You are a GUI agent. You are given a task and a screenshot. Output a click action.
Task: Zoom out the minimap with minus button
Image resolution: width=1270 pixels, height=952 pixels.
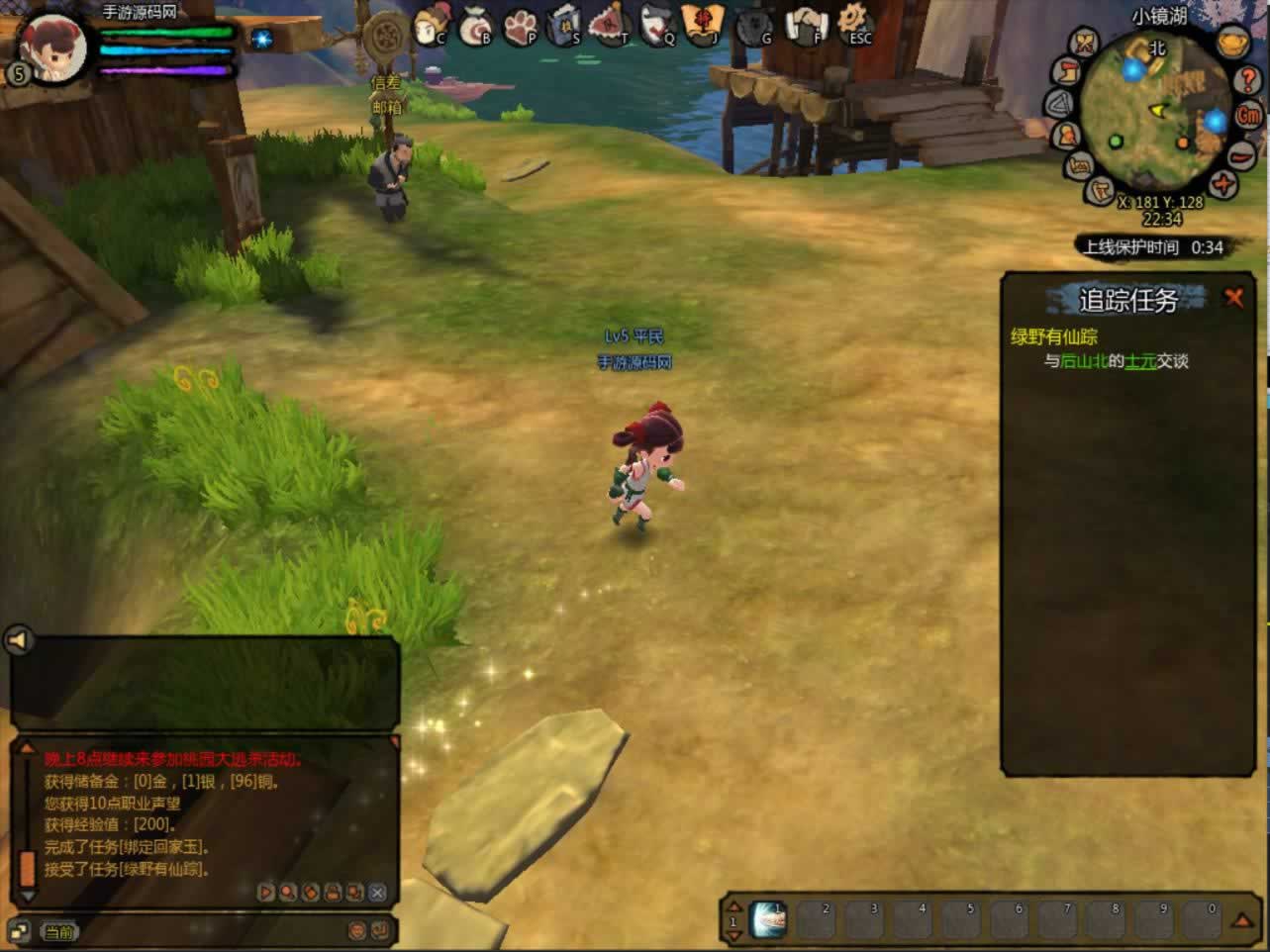(1241, 155)
